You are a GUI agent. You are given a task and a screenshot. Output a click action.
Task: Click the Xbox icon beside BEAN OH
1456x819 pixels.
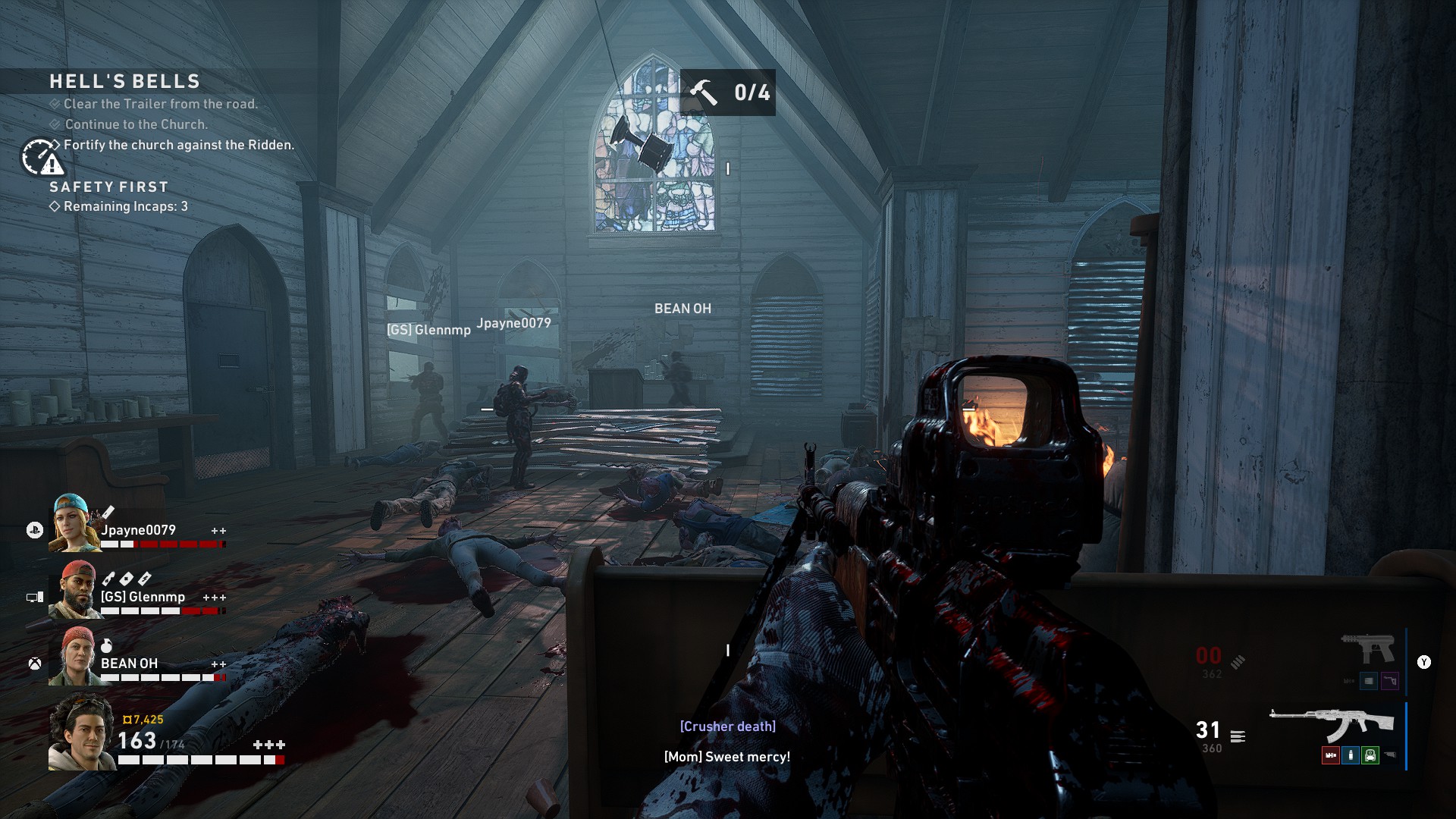pyautogui.click(x=35, y=664)
